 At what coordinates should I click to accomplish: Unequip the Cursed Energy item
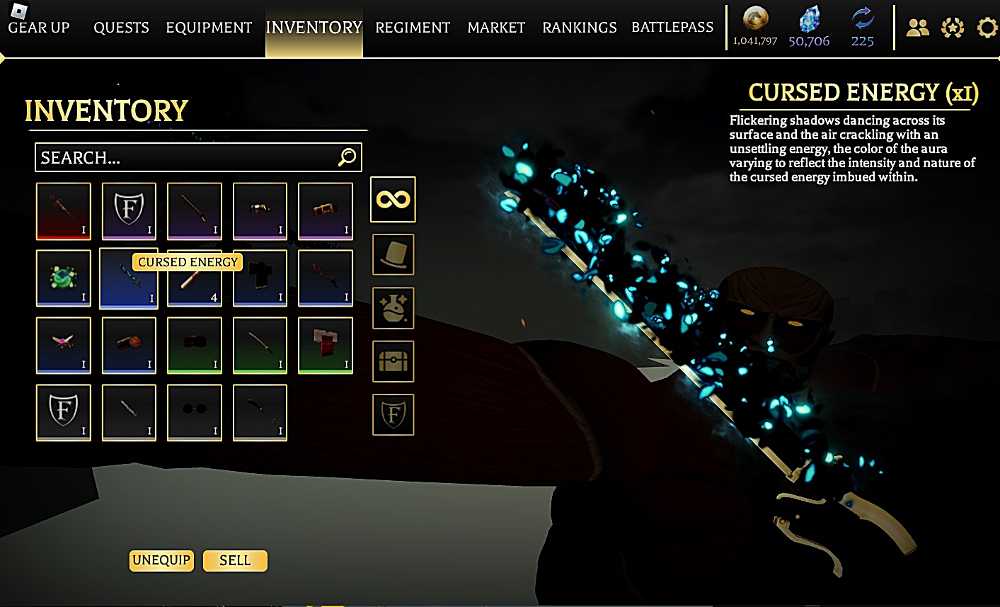(161, 560)
